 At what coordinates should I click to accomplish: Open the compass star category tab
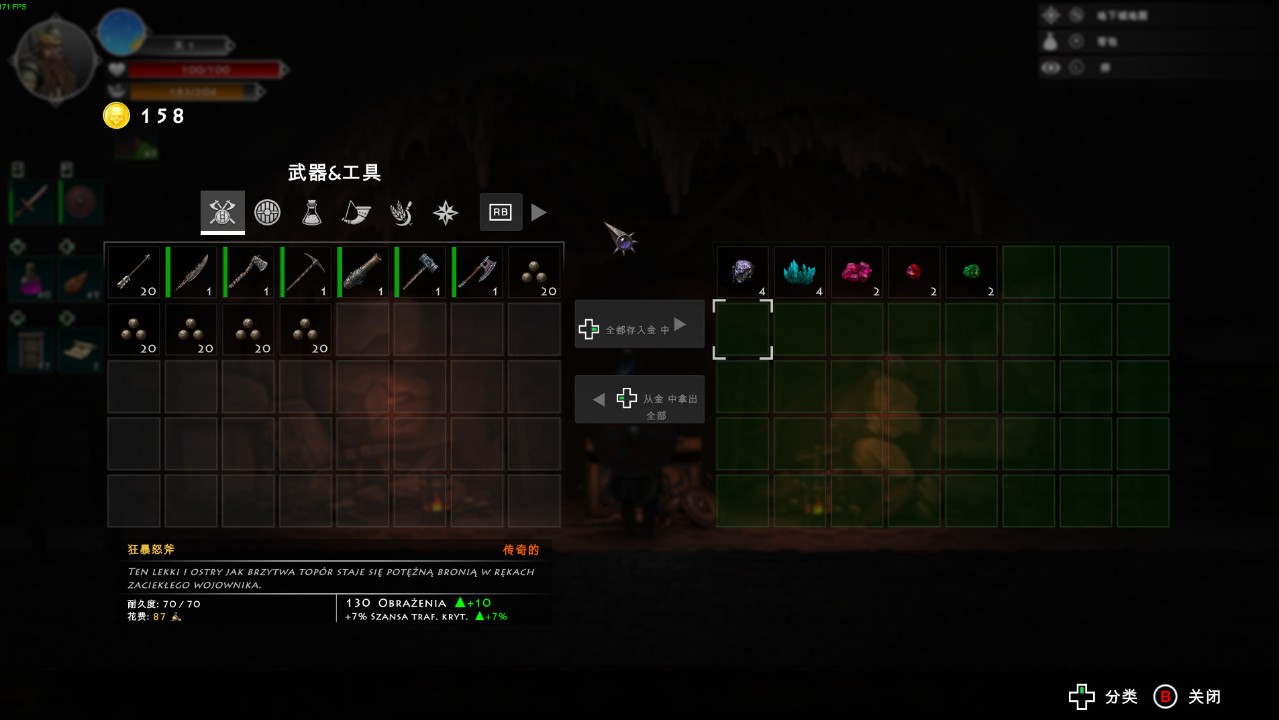coord(445,212)
